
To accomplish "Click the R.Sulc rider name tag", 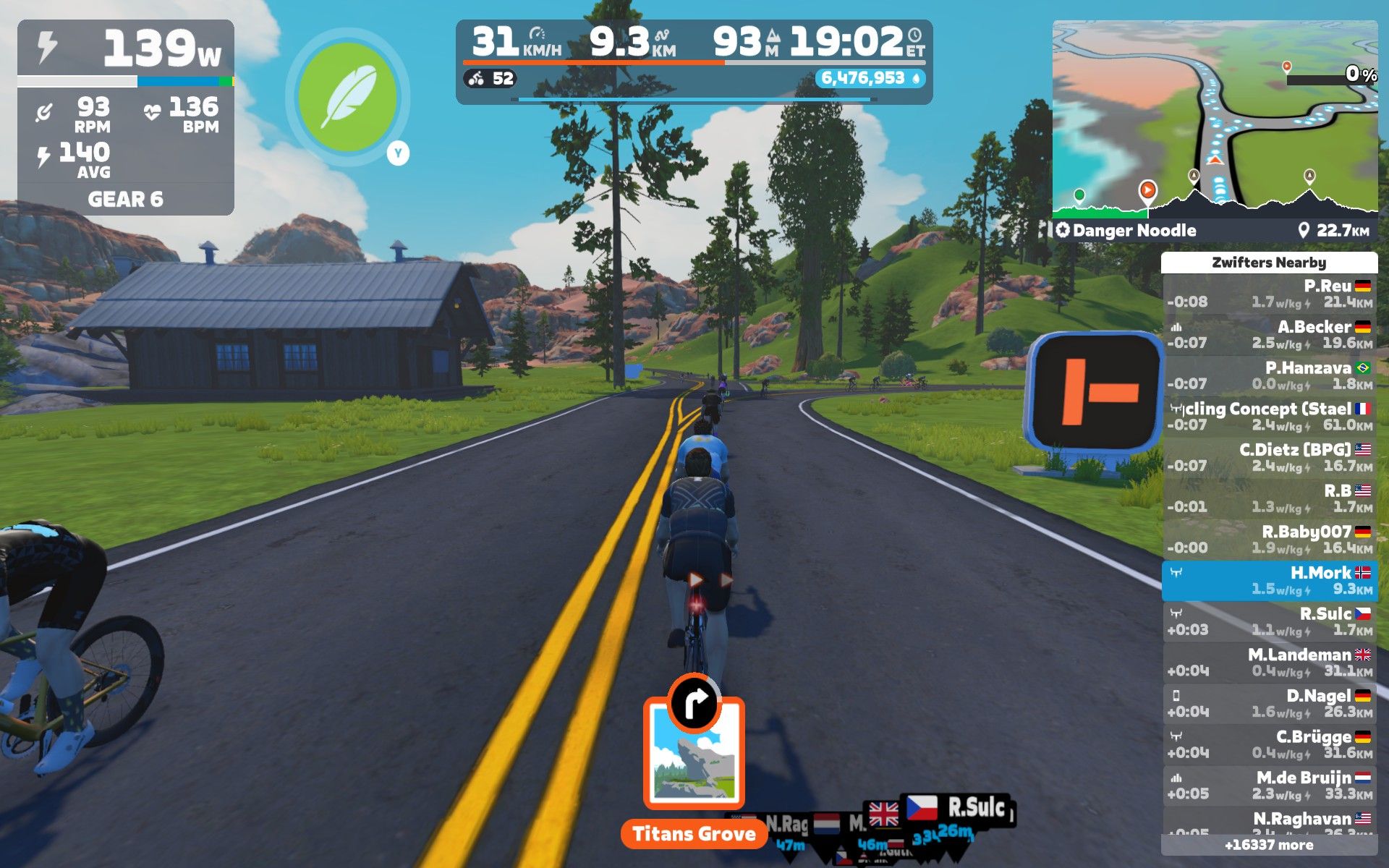I will (x=976, y=807).
